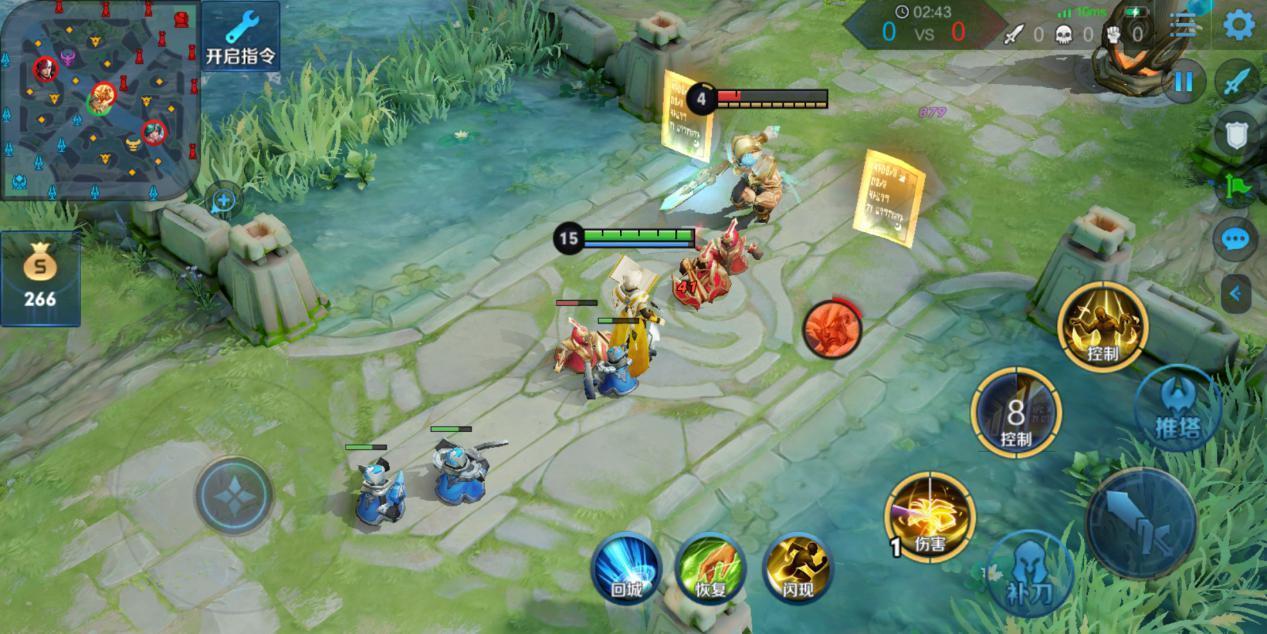Open the chat bubble panel
This screenshot has height=634, width=1267.
[x=1236, y=240]
